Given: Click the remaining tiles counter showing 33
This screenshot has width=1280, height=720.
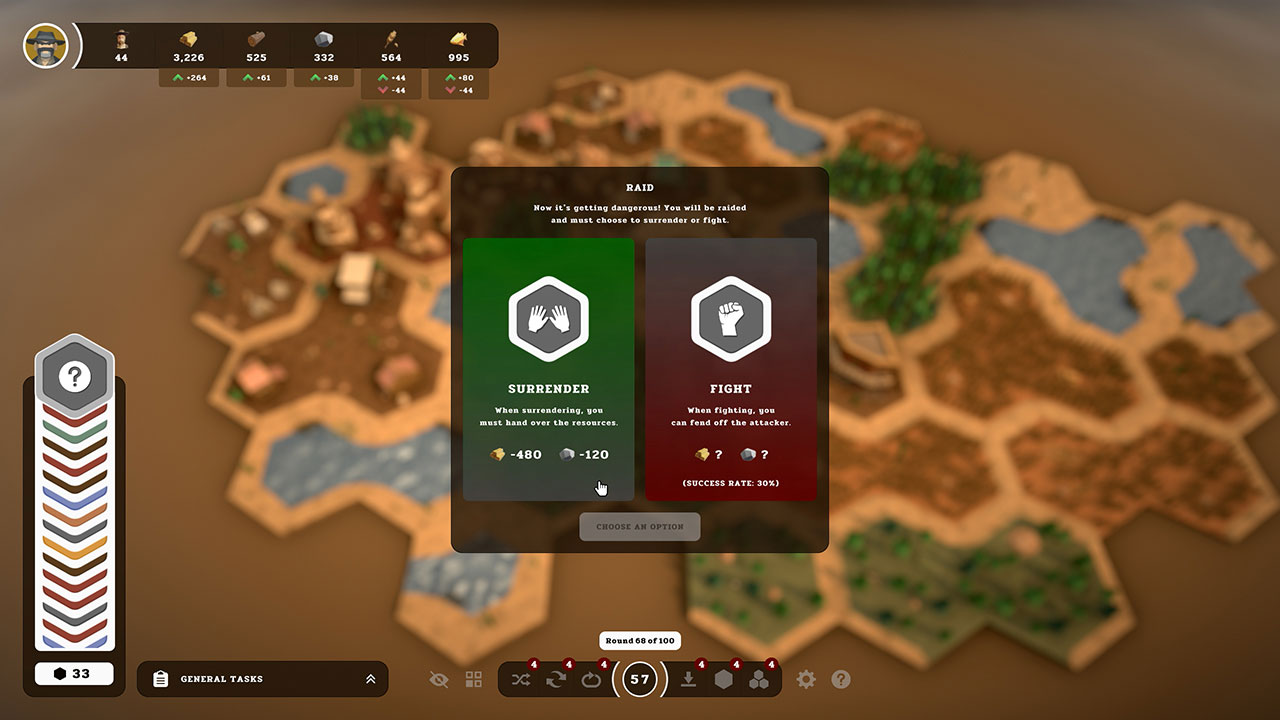Looking at the screenshot, I should [74, 673].
